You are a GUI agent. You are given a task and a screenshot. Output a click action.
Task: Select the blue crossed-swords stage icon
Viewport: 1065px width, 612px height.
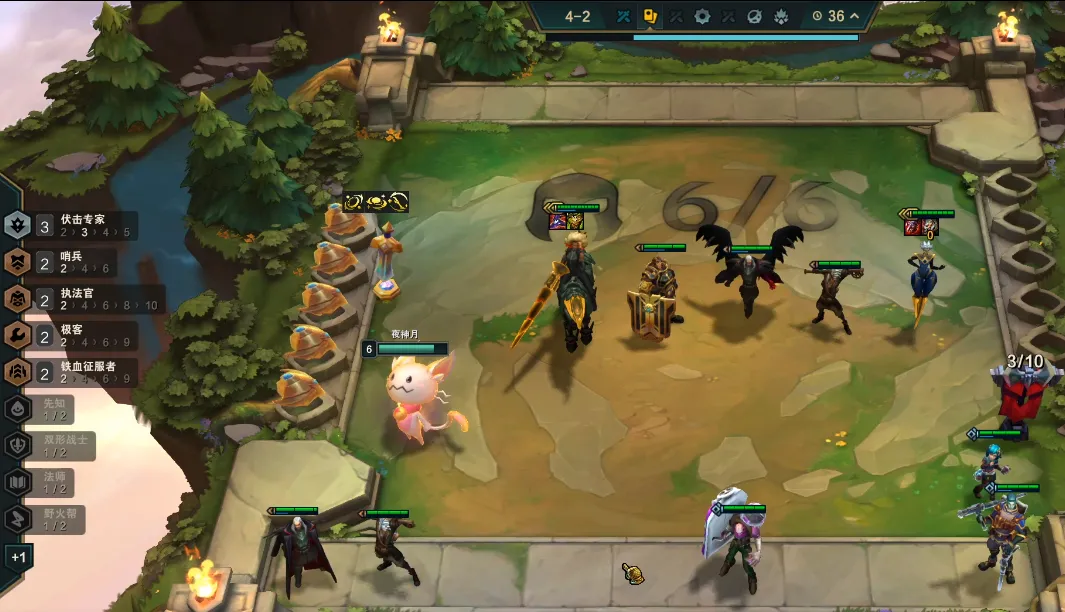coord(623,16)
